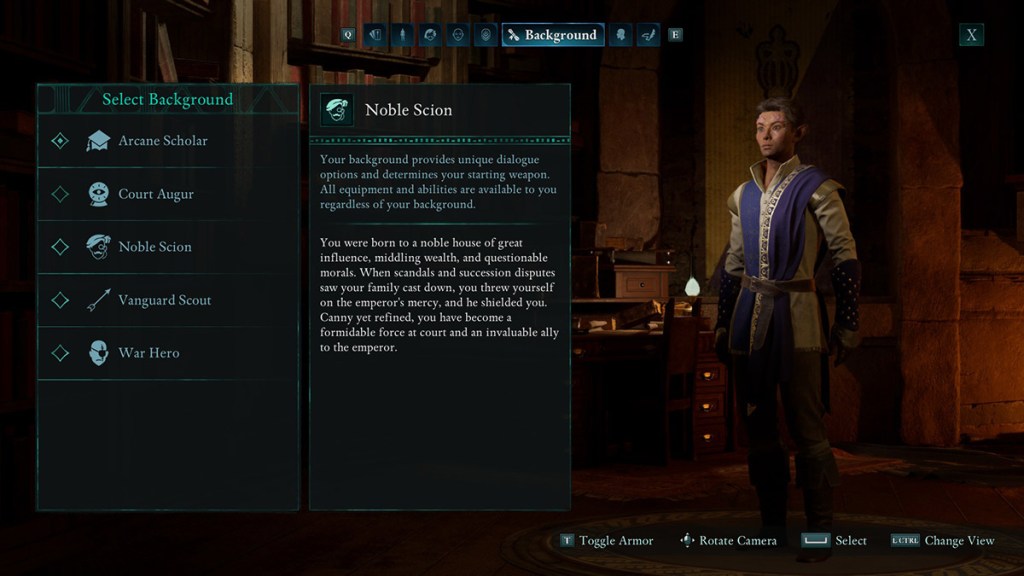The height and width of the screenshot is (576, 1024).
Task: Switch to the head with hair tab
Action: click(x=430, y=35)
